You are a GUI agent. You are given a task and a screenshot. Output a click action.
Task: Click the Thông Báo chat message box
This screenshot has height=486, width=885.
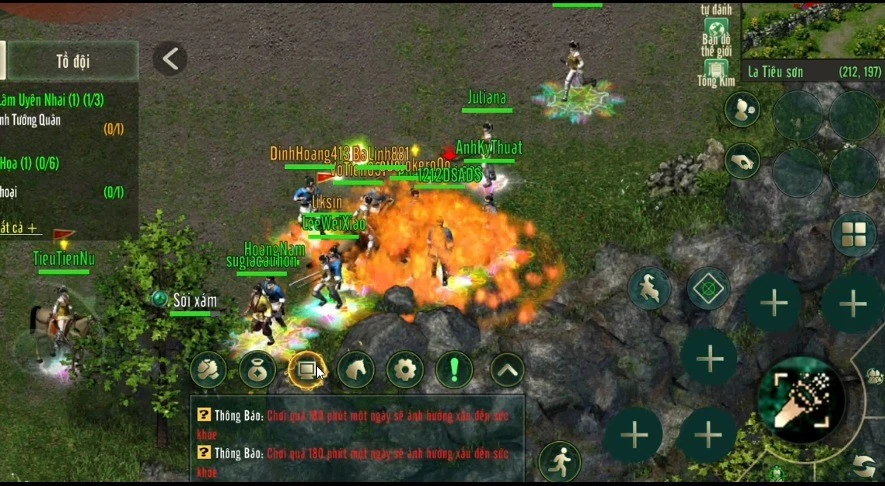[356, 441]
